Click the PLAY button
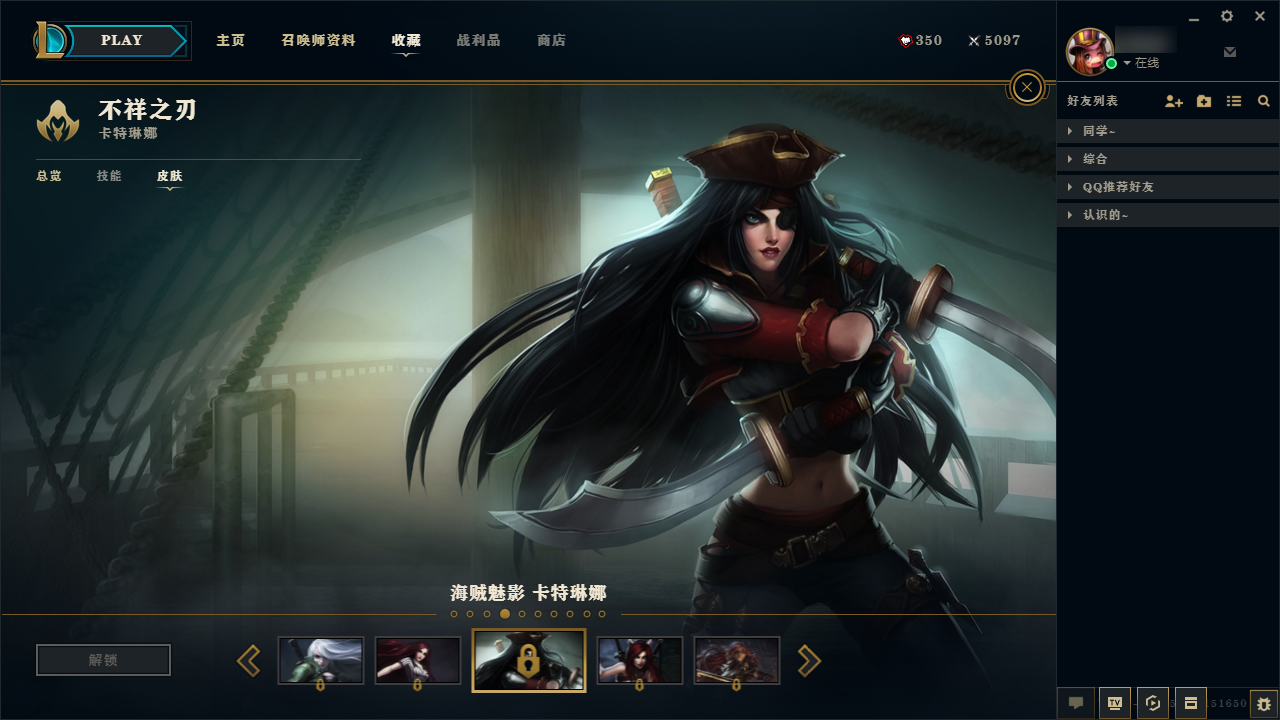1280x720 pixels. click(122, 41)
